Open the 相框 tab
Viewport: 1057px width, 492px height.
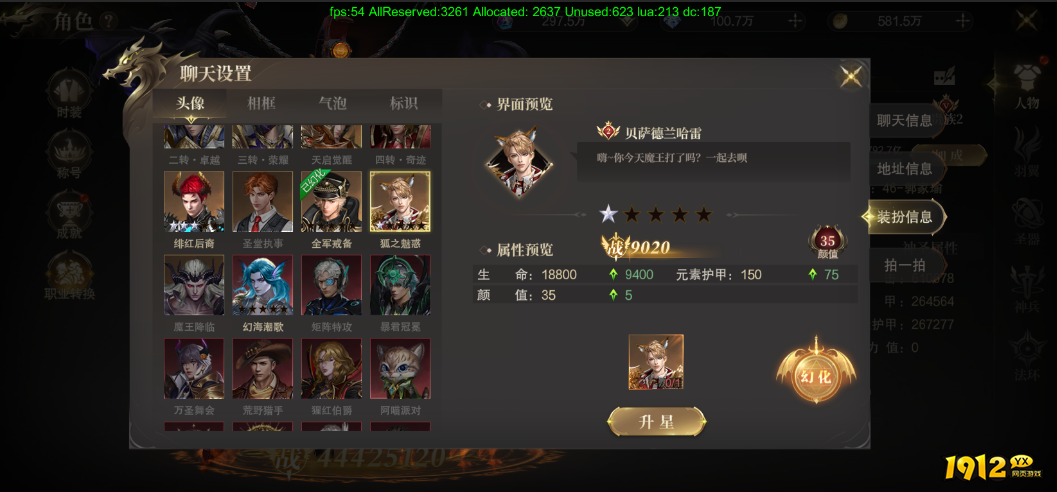point(262,104)
